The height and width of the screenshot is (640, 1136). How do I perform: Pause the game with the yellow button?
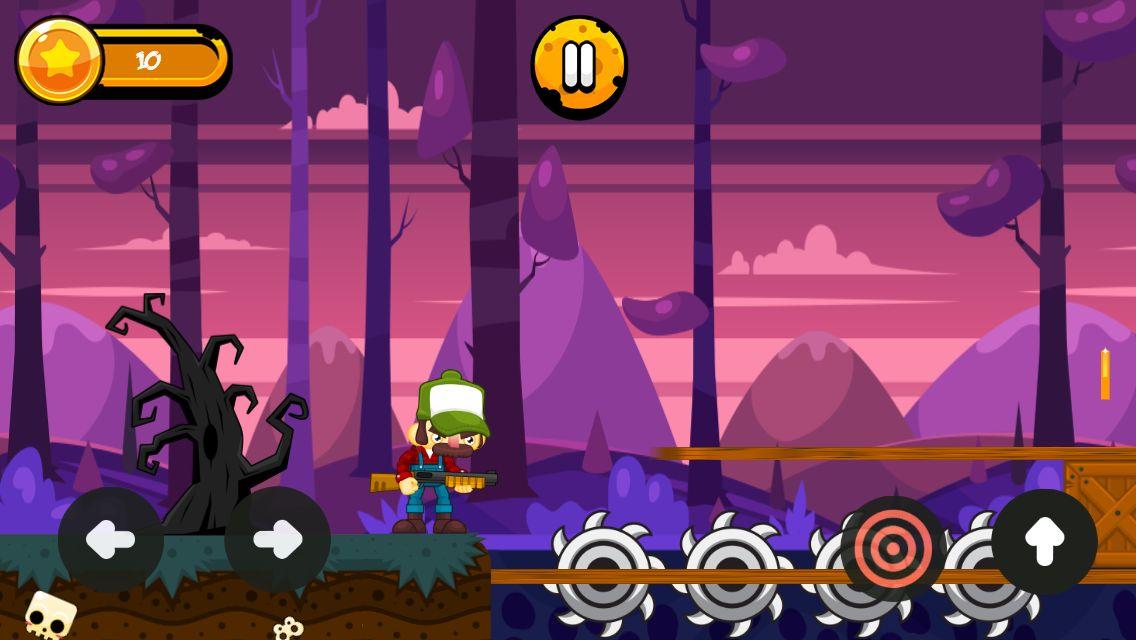tap(579, 66)
